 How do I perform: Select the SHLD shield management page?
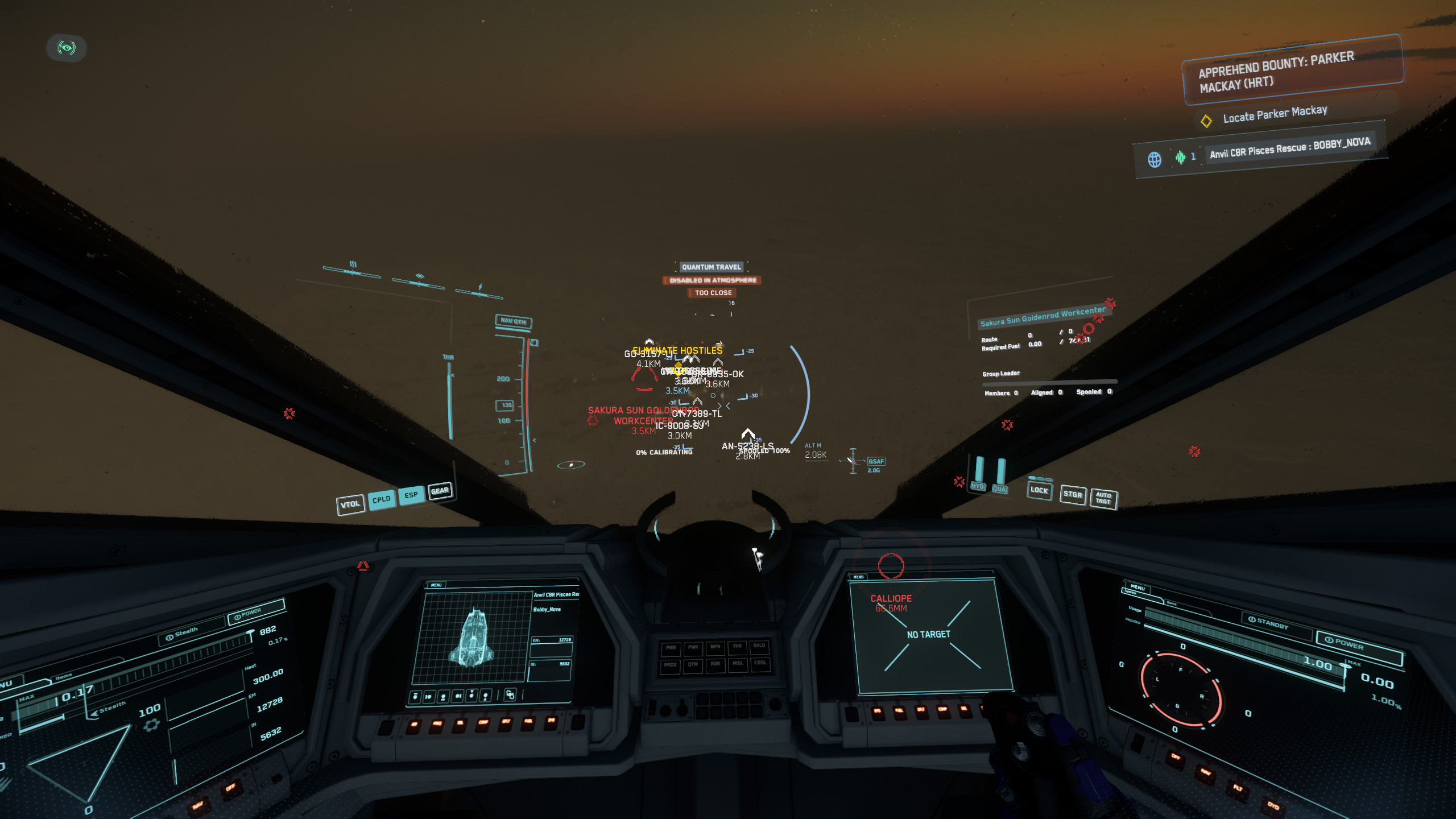(x=760, y=647)
